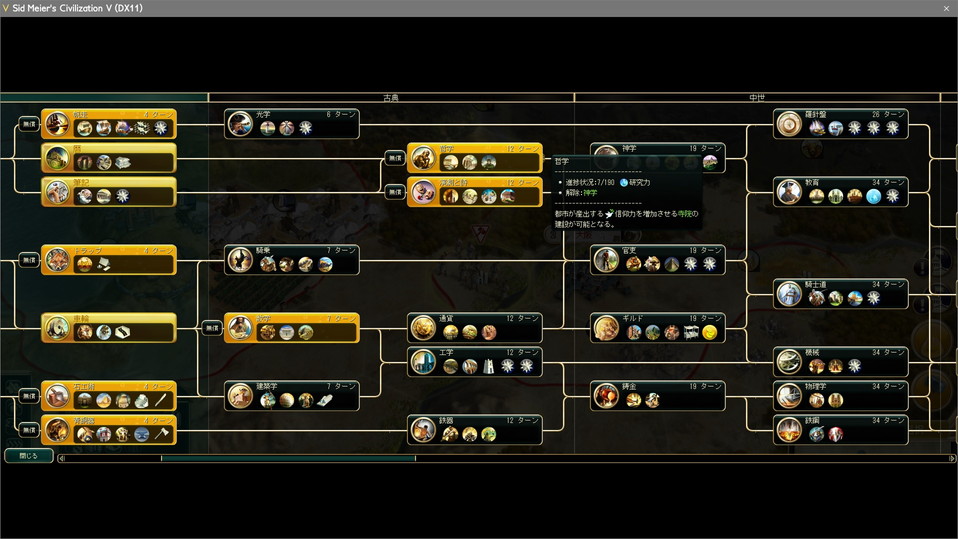The image size is (958, 539).
Task: Choose the 演劇と詩 (Drama and Poetry) tech
Action: [474, 191]
